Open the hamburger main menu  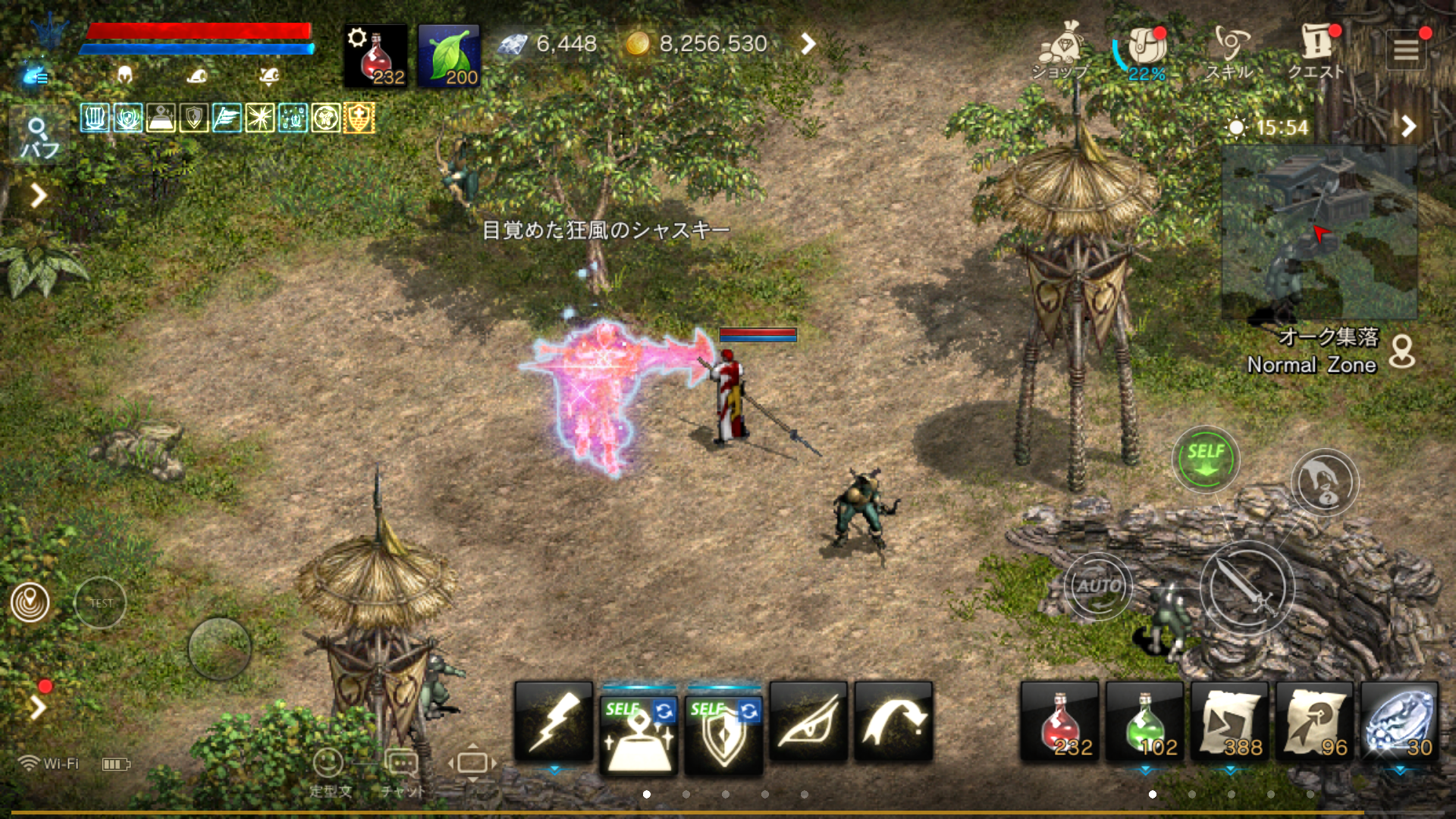pyautogui.click(x=1406, y=50)
